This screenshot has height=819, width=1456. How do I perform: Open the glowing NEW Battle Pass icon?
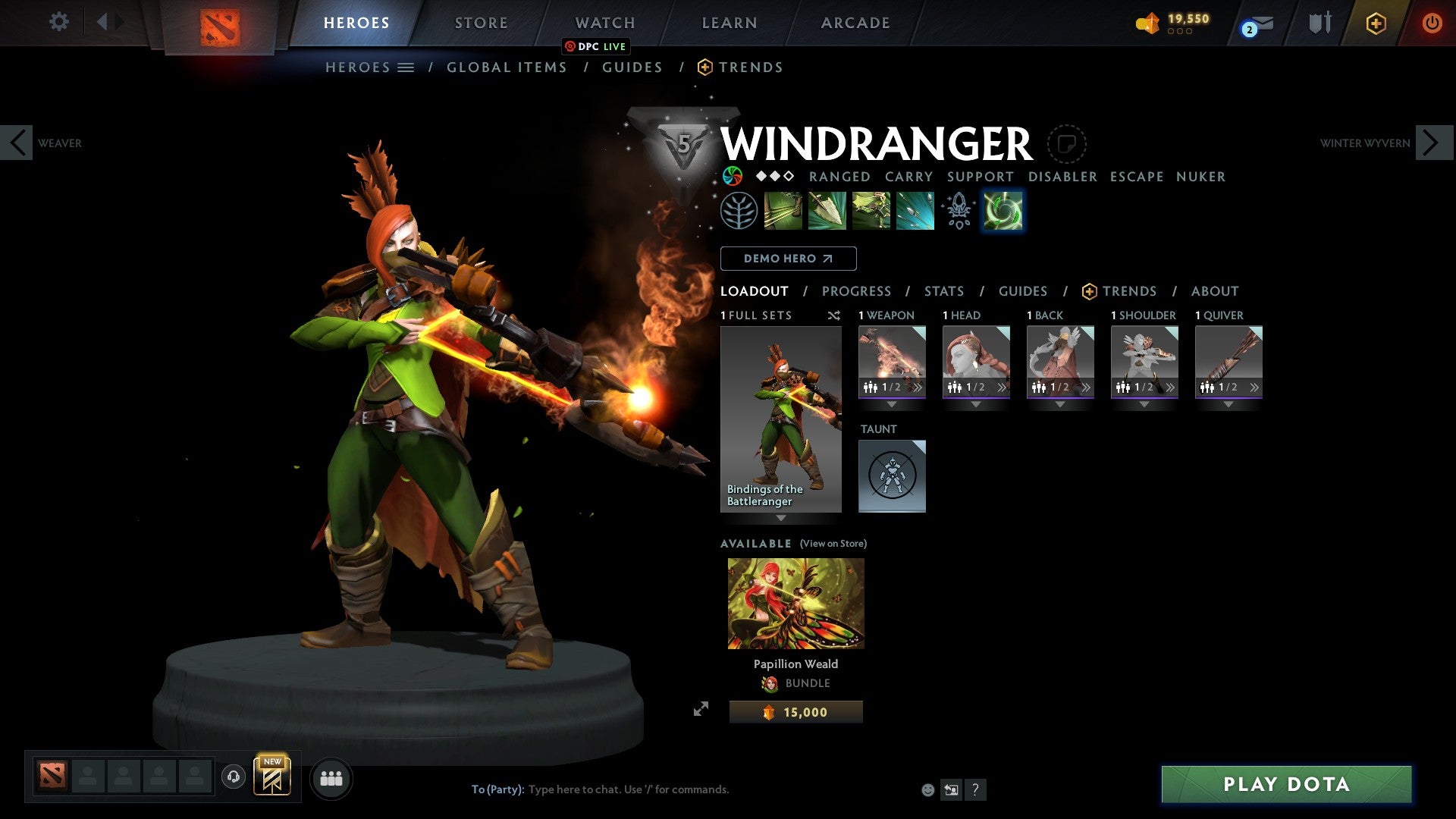274,777
